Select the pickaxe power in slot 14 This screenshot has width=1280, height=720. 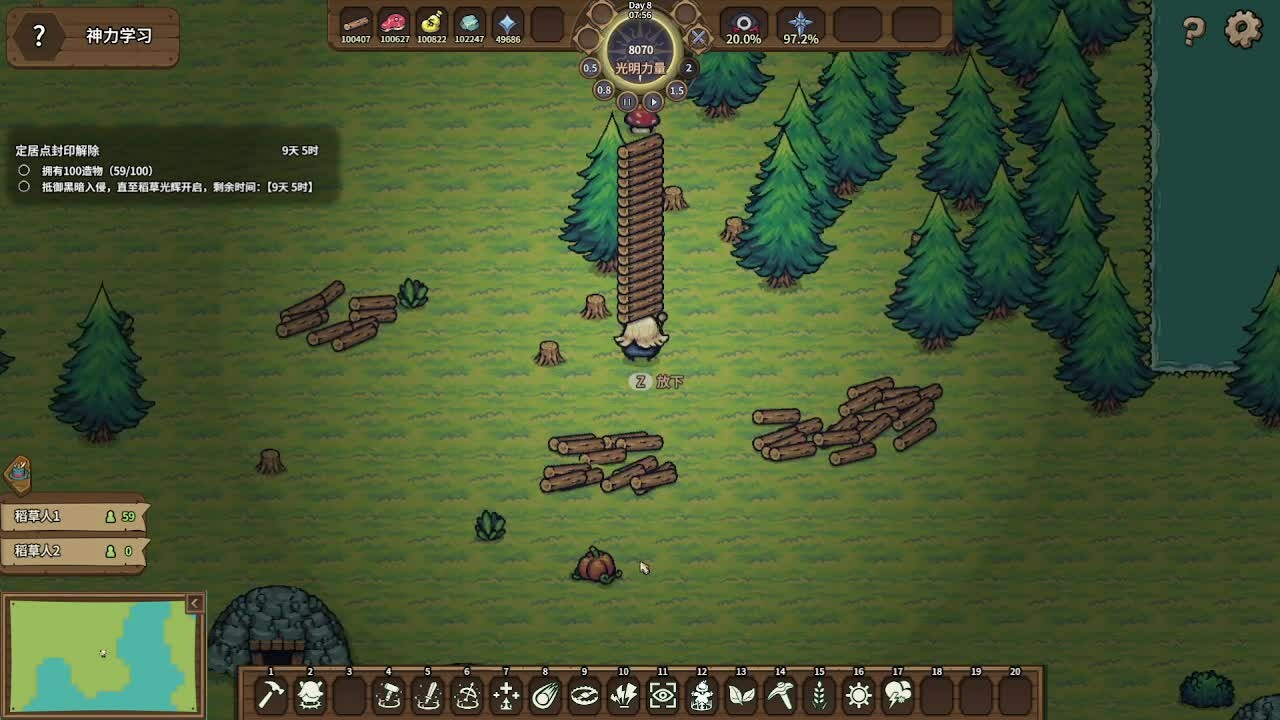tap(780, 695)
